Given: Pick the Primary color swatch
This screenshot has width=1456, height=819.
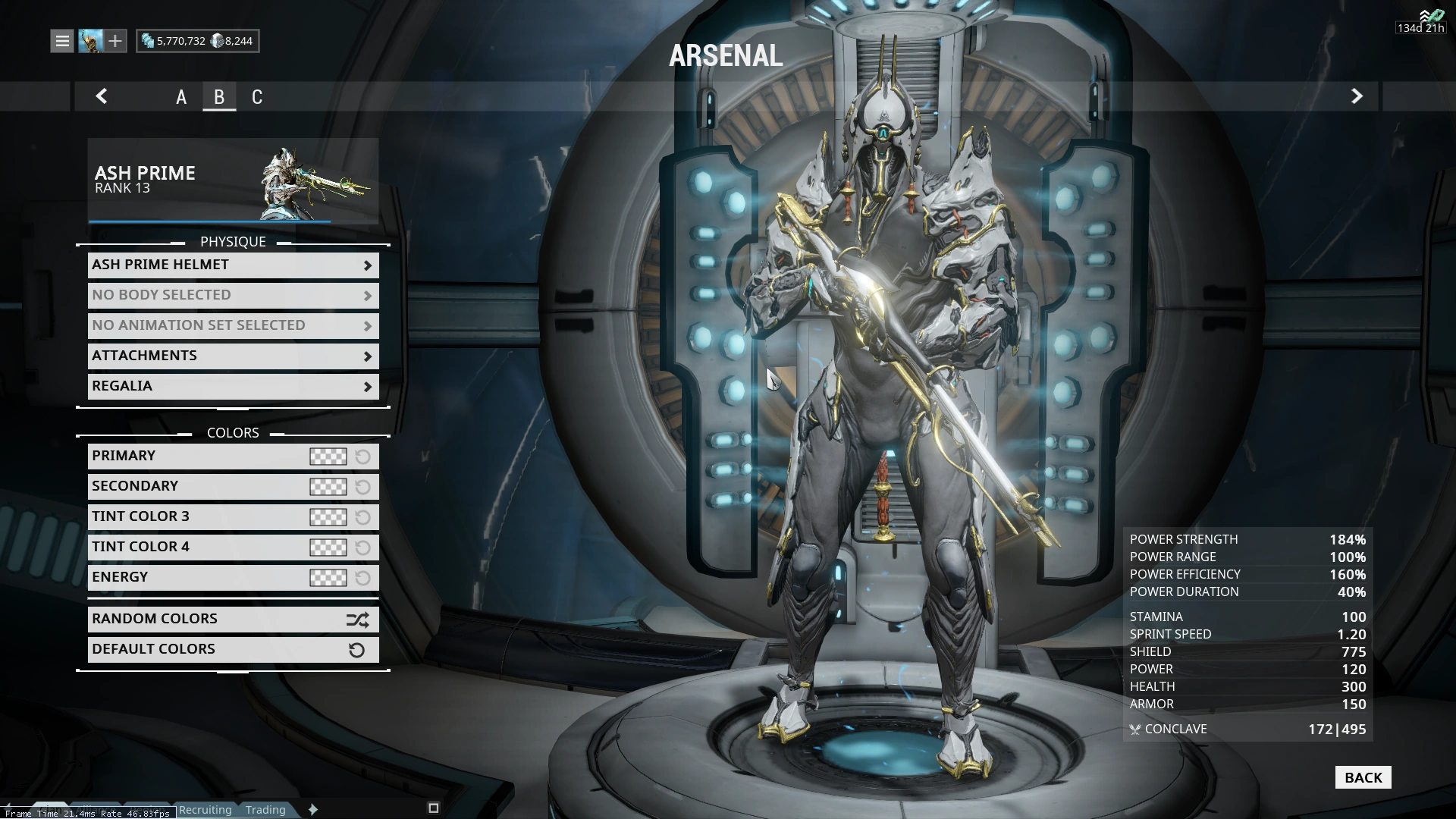Looking at the screenshot, I should [x=328, y=457].
